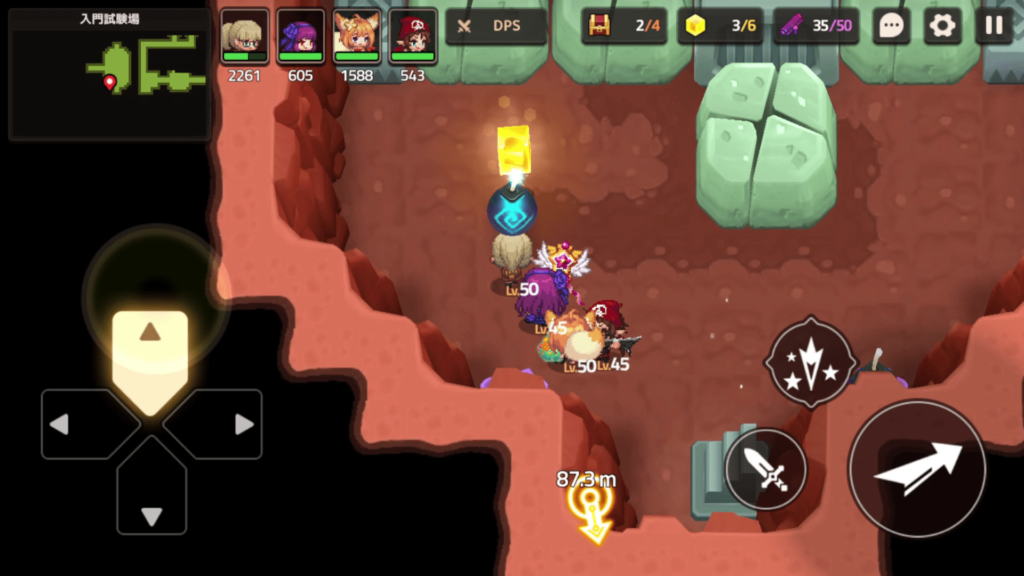
Task: Tap the d-pad up arrow
Action: coord(150,350)
